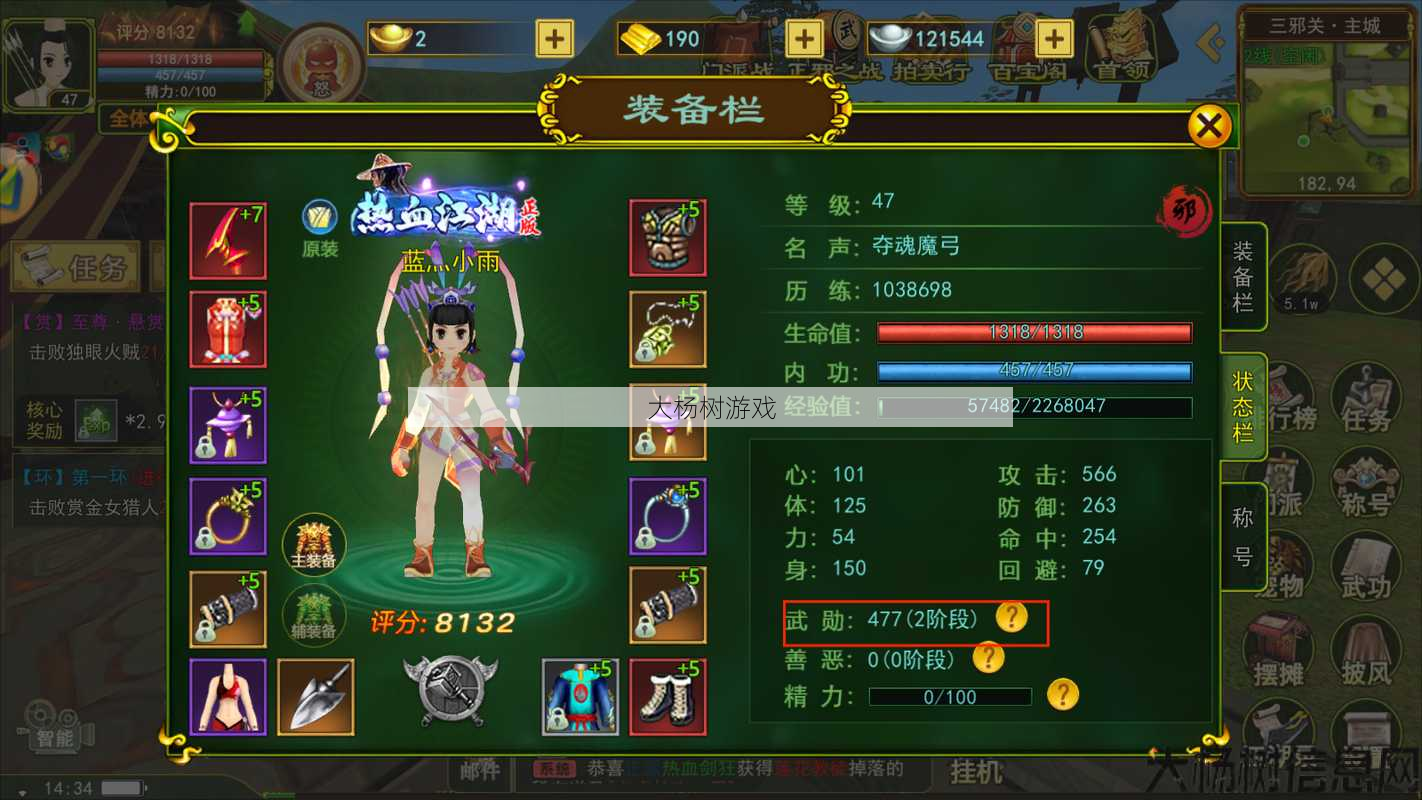Switch to the 辅装备 equipment set

(x=315, y=615)
